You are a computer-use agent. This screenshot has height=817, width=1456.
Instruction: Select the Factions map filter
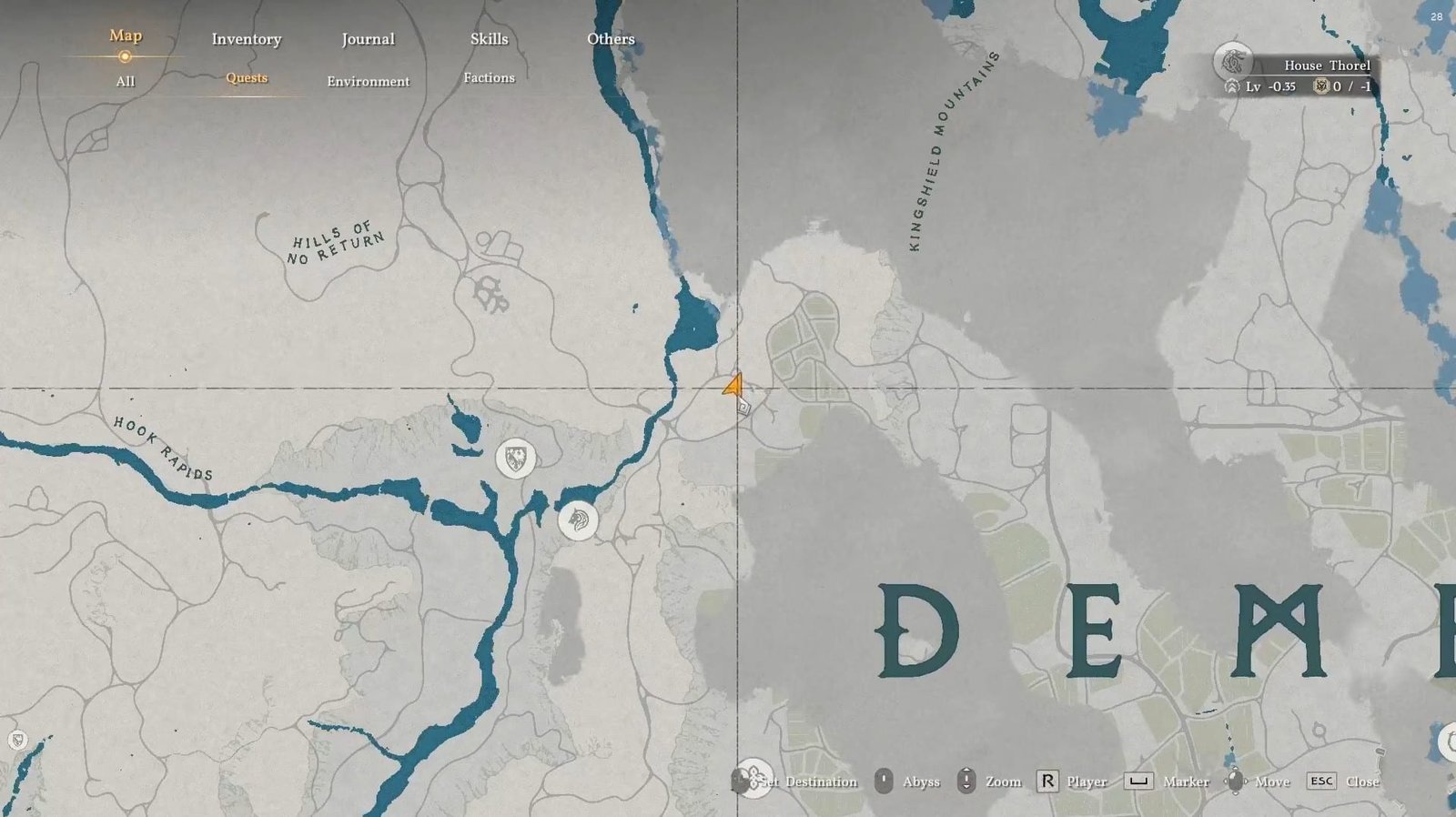489,78
